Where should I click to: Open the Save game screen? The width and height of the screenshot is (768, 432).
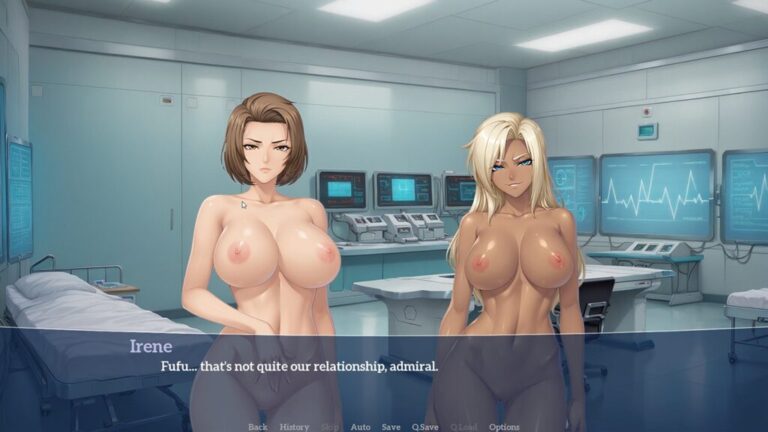point(391,427)
